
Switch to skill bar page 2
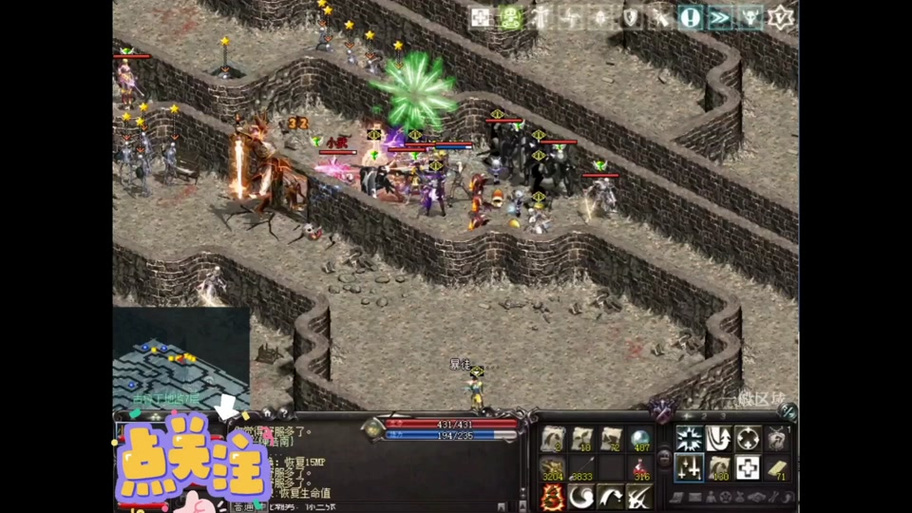pyautogui.click(x=704, y=416)
